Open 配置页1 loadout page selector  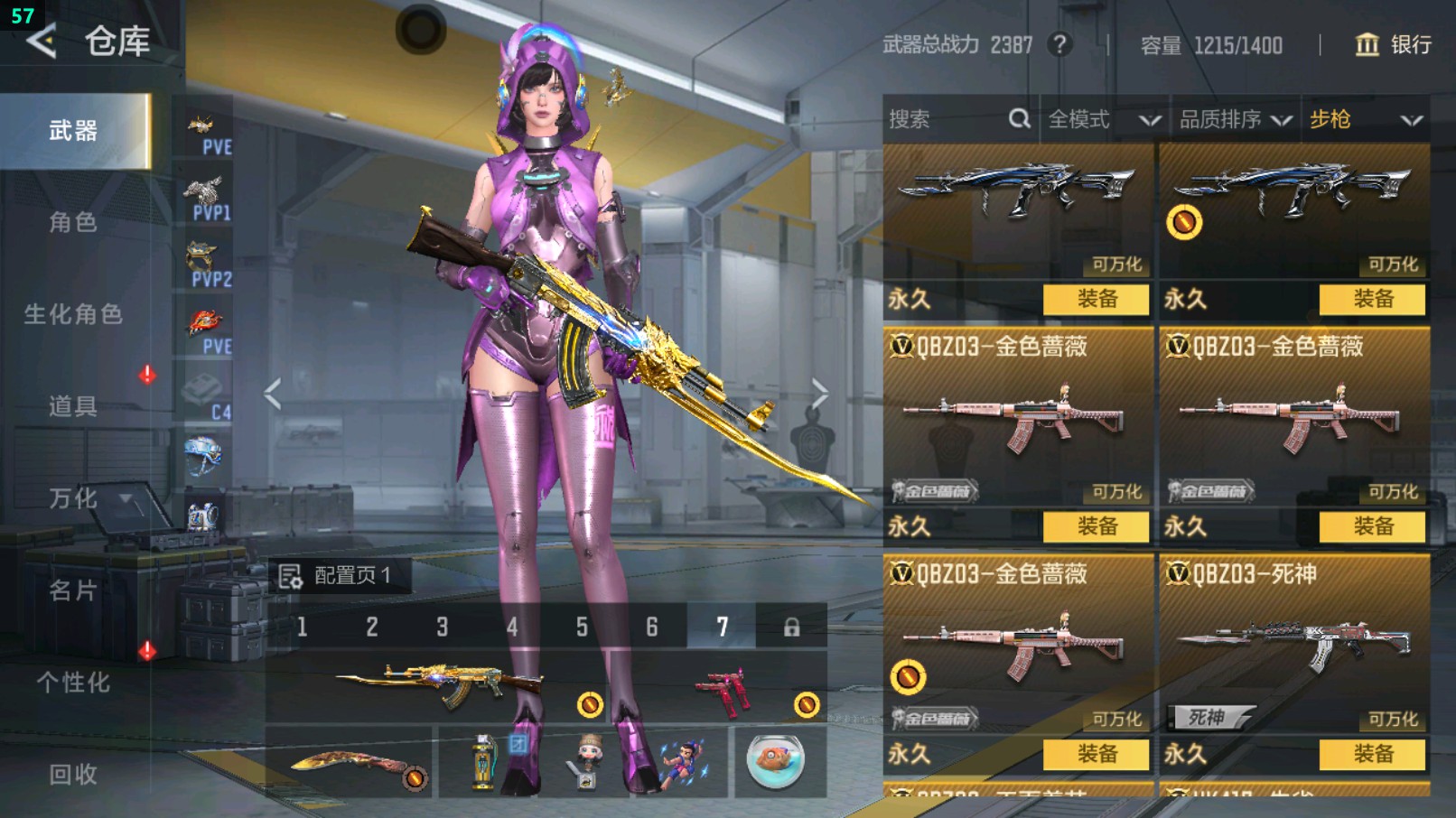click(338, 575)
